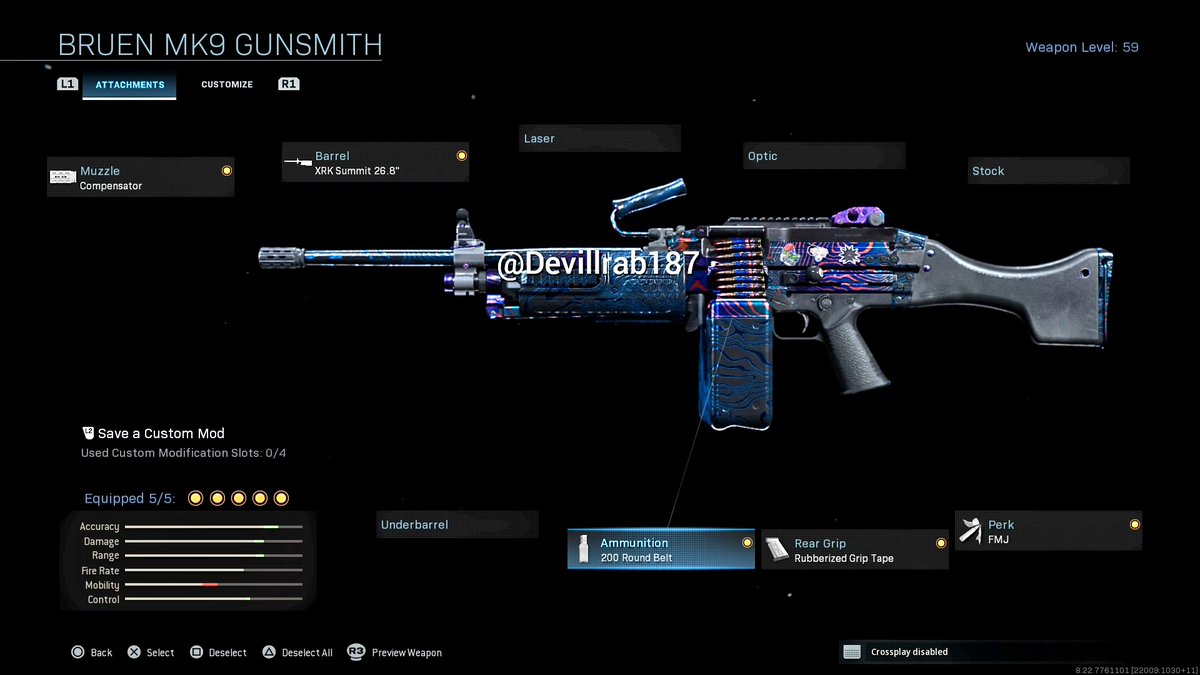Click Save a Custom Mod
Screen dimensions: 1200x675
tap(153, 434)
